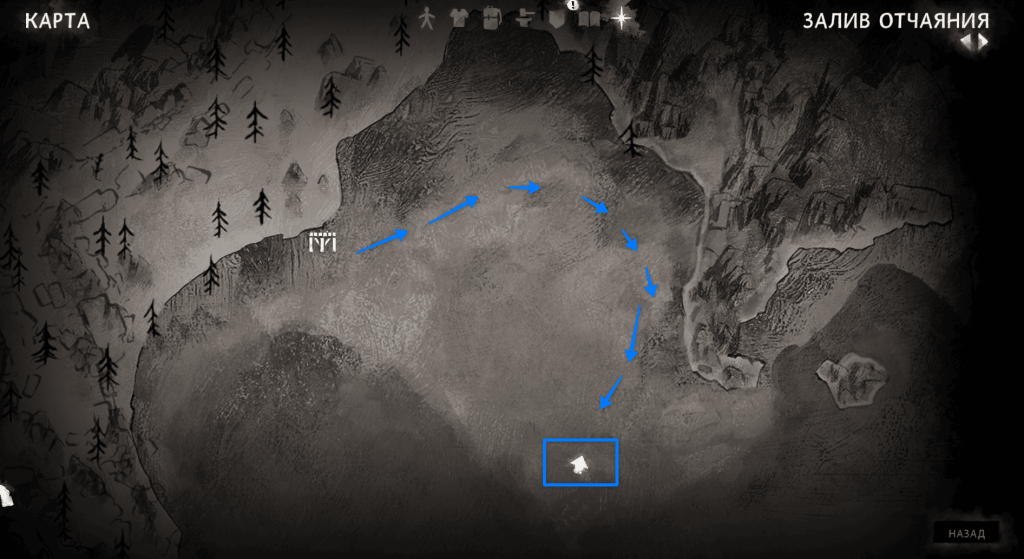This screenshot has height=559, width=1024.
Task: Click the НАЗАД back button
Action: pyautogui.click(x=968, y=533)
